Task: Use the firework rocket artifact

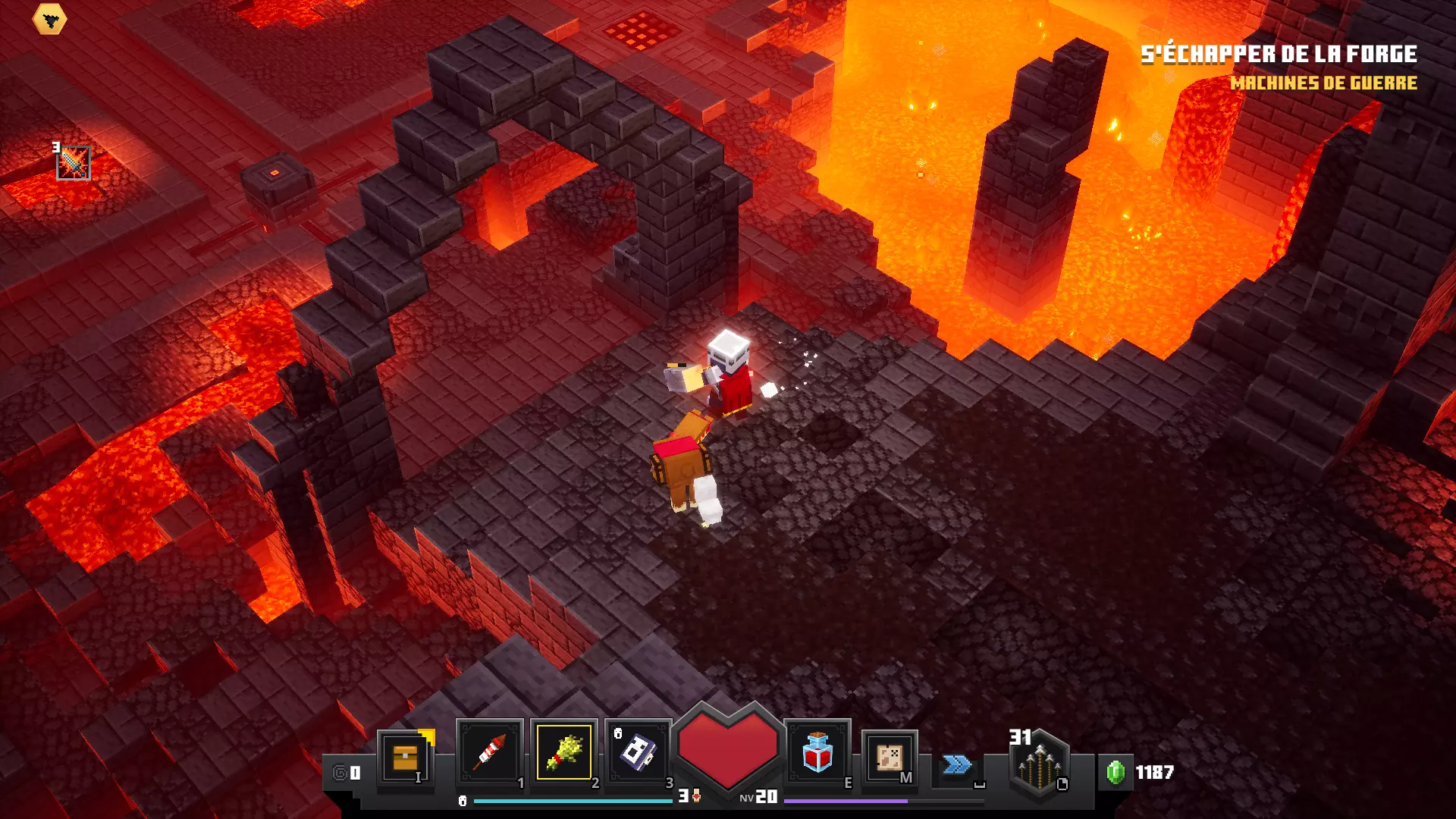Action: tap(490, 752)
